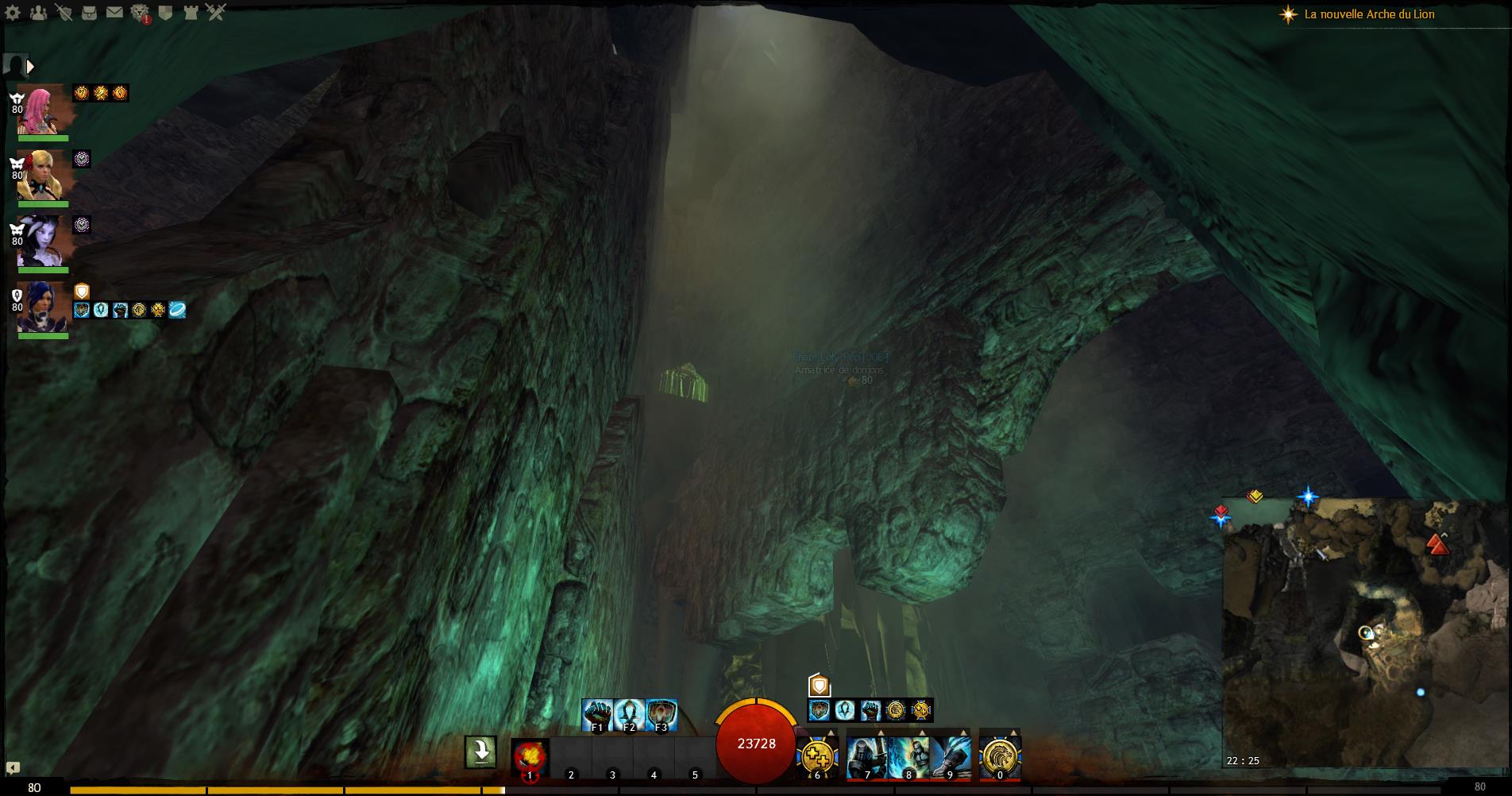Open the World vs World tower icon

(x=191, y=13)
